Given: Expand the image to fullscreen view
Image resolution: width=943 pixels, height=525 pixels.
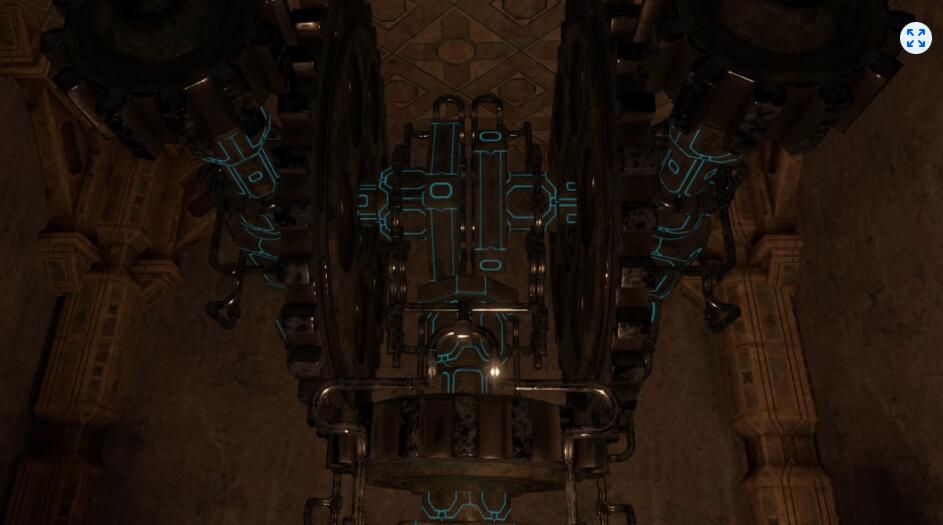Looking at the screenshot, I should click(915, 38).
